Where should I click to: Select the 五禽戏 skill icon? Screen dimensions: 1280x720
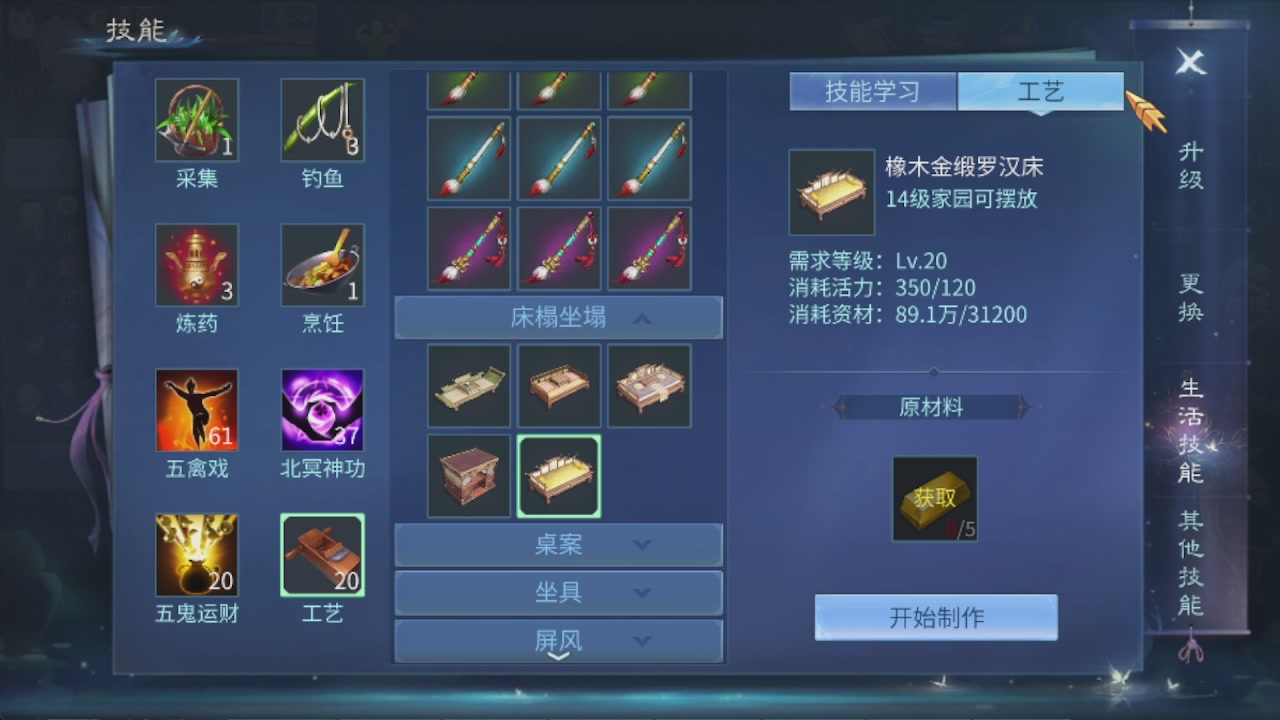point(197,410)
